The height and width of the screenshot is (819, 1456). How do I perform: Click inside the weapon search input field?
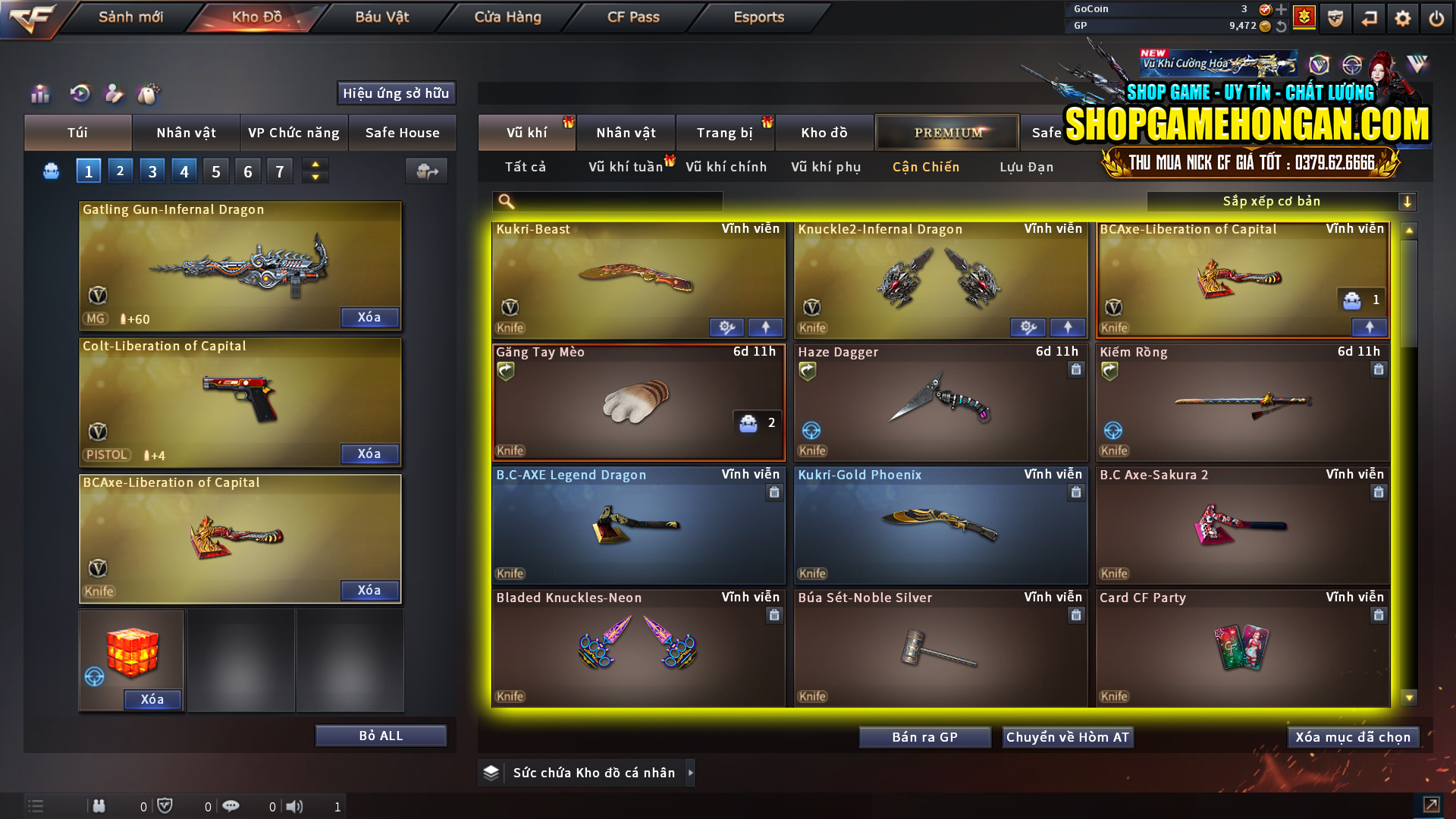point(614,201)
